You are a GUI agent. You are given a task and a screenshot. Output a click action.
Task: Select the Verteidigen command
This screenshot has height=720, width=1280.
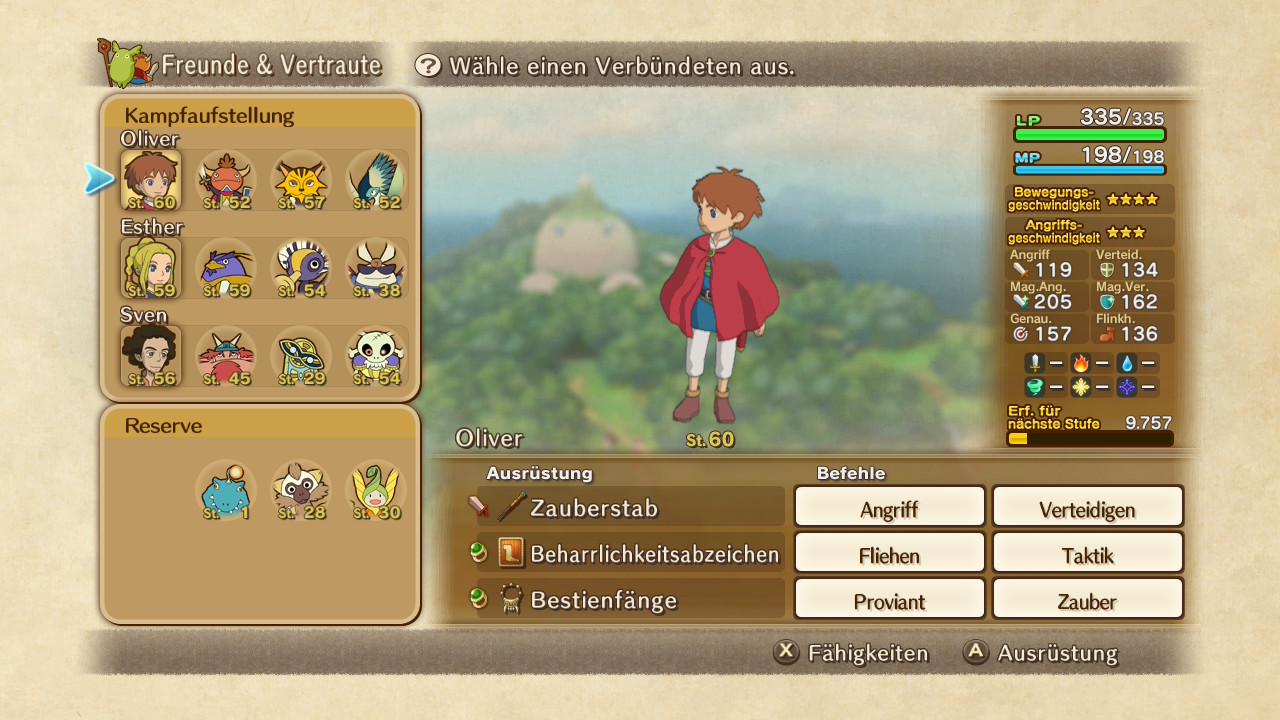click(x=1087, y=507)
